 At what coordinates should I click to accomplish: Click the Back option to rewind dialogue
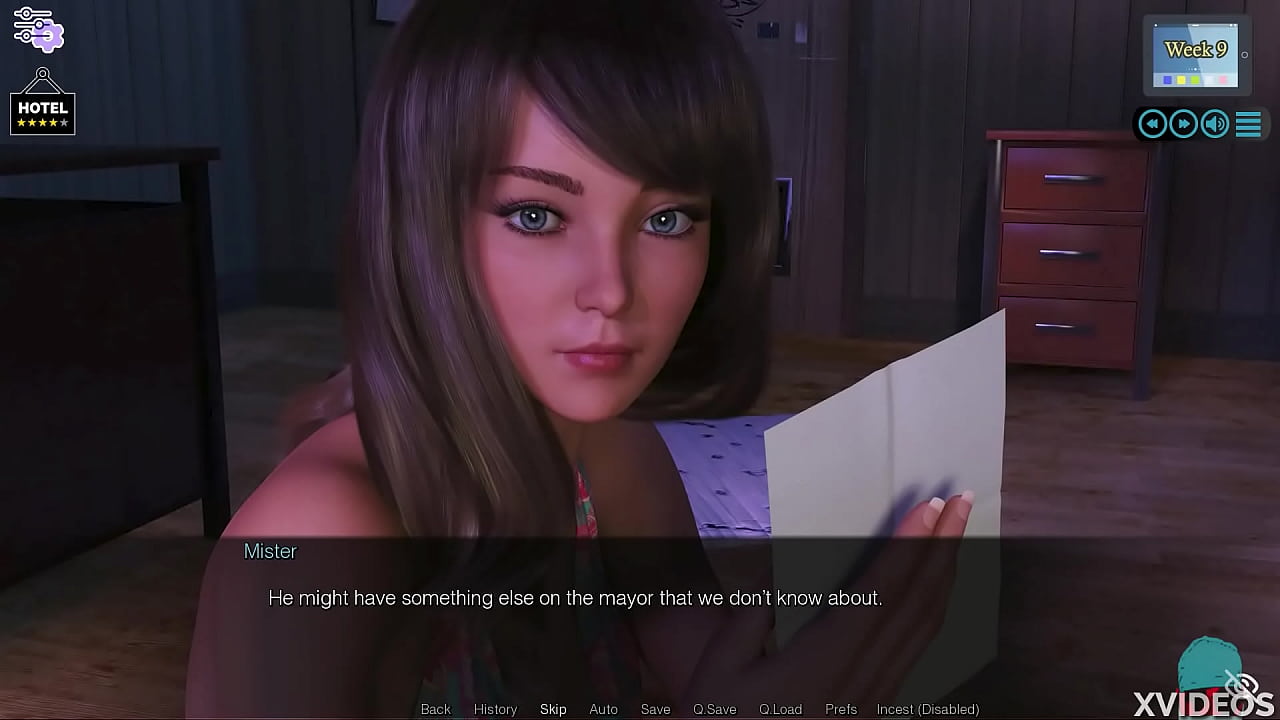[x=435, y=709]
